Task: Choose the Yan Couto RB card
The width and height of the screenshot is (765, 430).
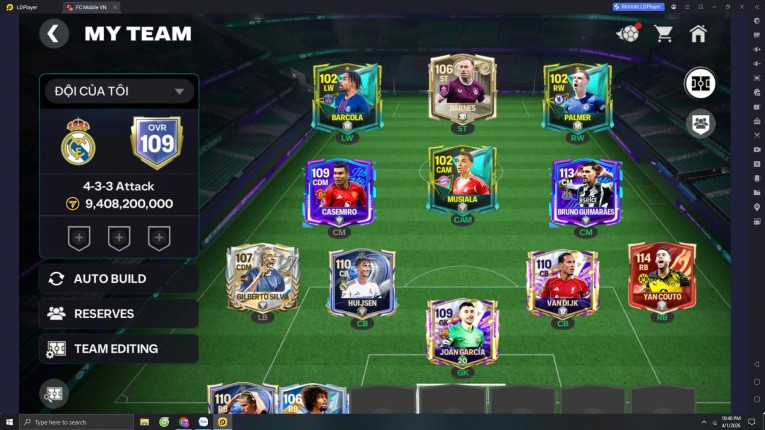Action: click(661, 277)
